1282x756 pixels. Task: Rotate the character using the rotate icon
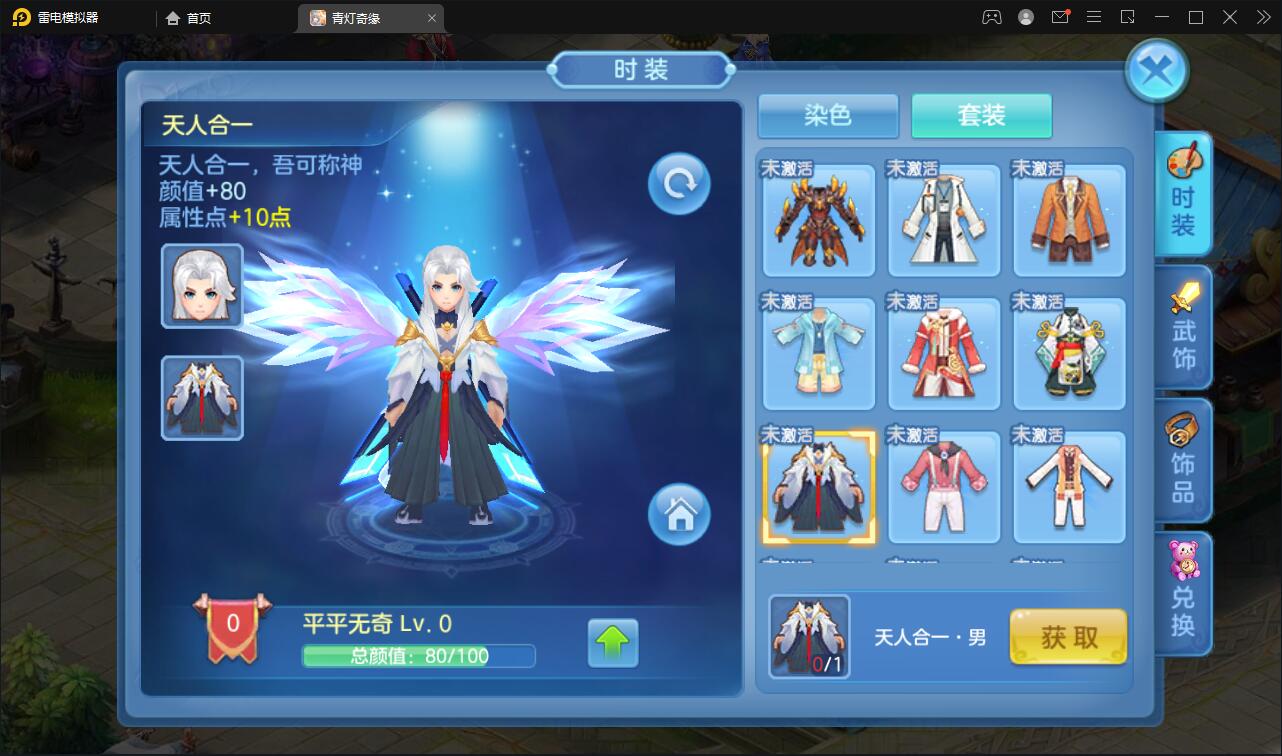click(678, 182)
